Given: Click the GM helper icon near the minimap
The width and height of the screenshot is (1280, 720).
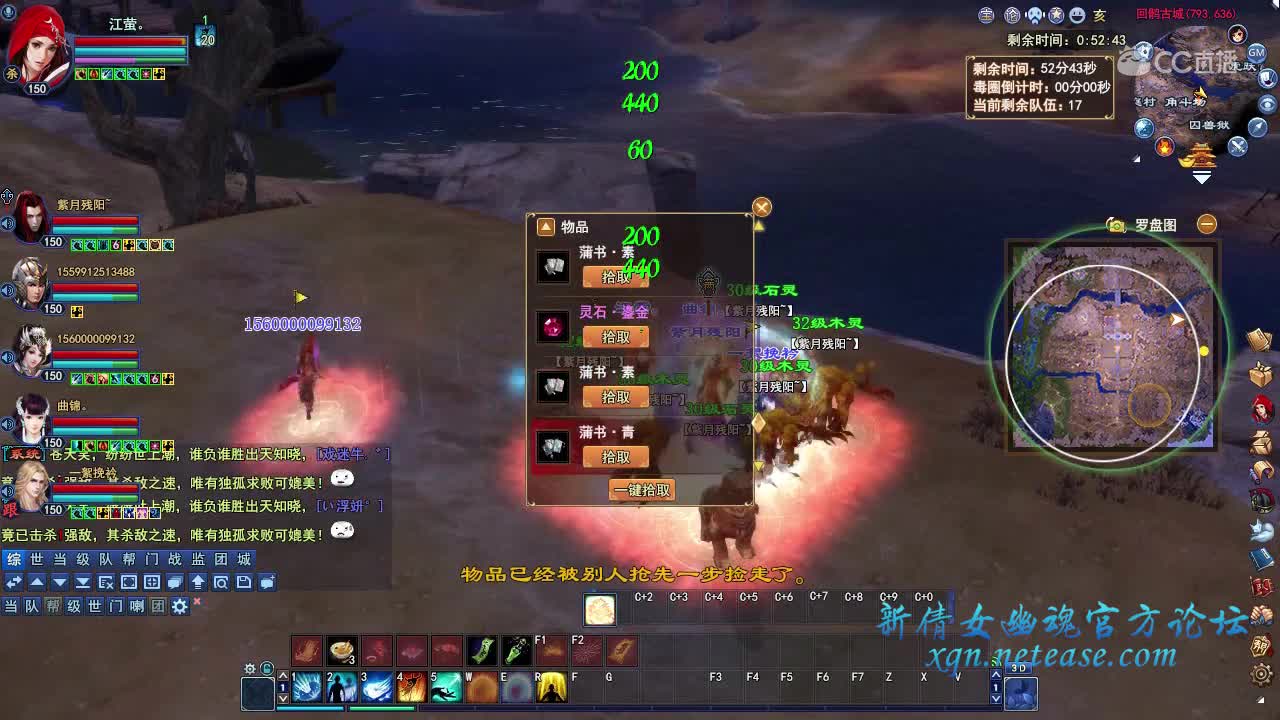Looking at the screenshot, I should click(1255, 50).
